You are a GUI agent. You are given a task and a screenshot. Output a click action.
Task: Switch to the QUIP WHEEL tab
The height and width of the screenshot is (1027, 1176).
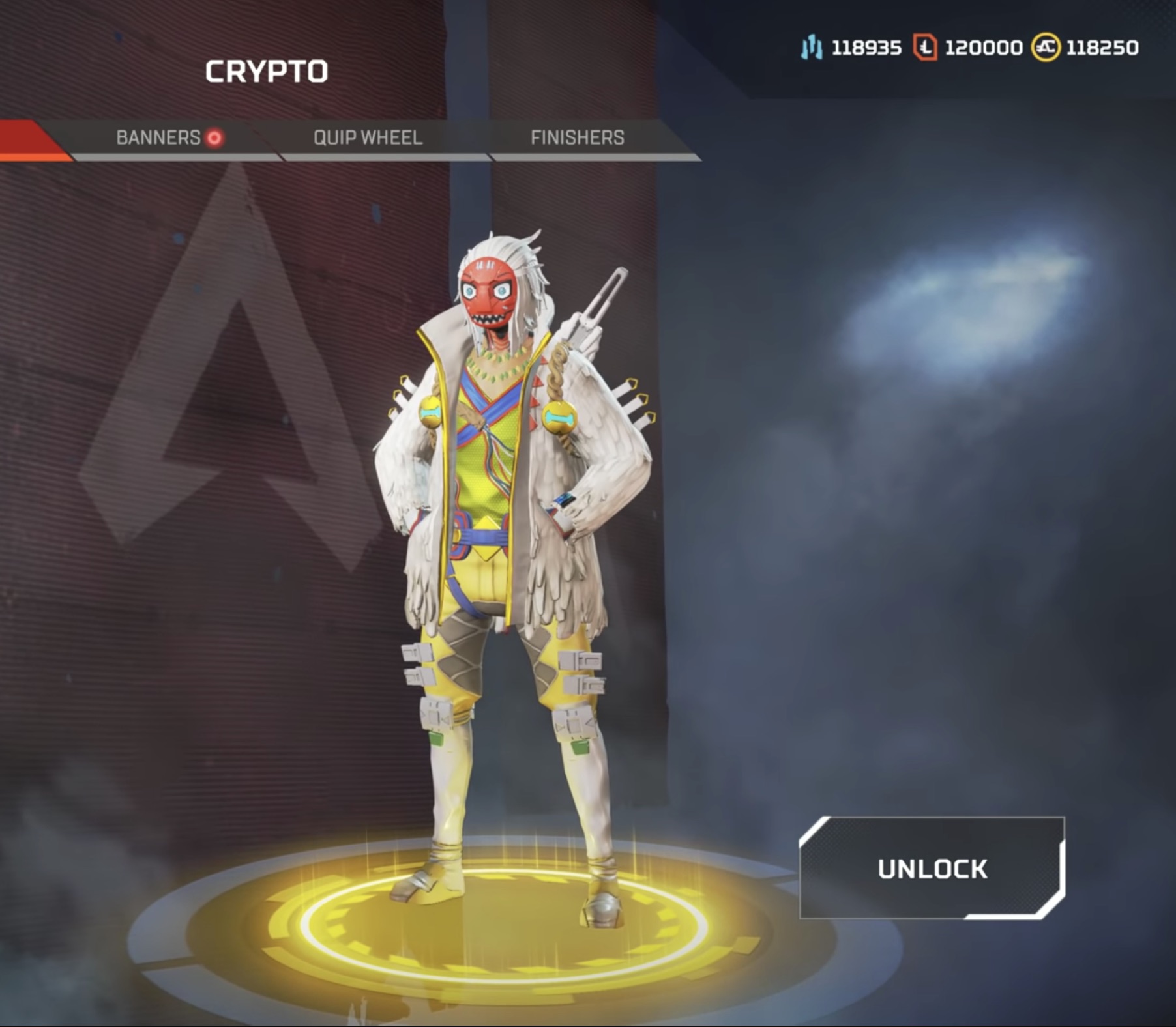tap(368, 137)
